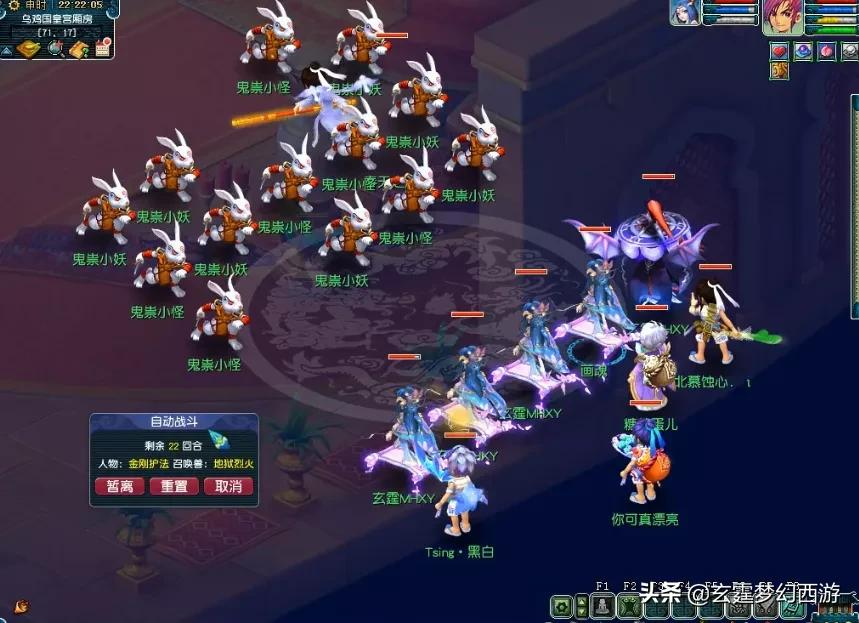Click the 重置 reset button

click(174, 486)
